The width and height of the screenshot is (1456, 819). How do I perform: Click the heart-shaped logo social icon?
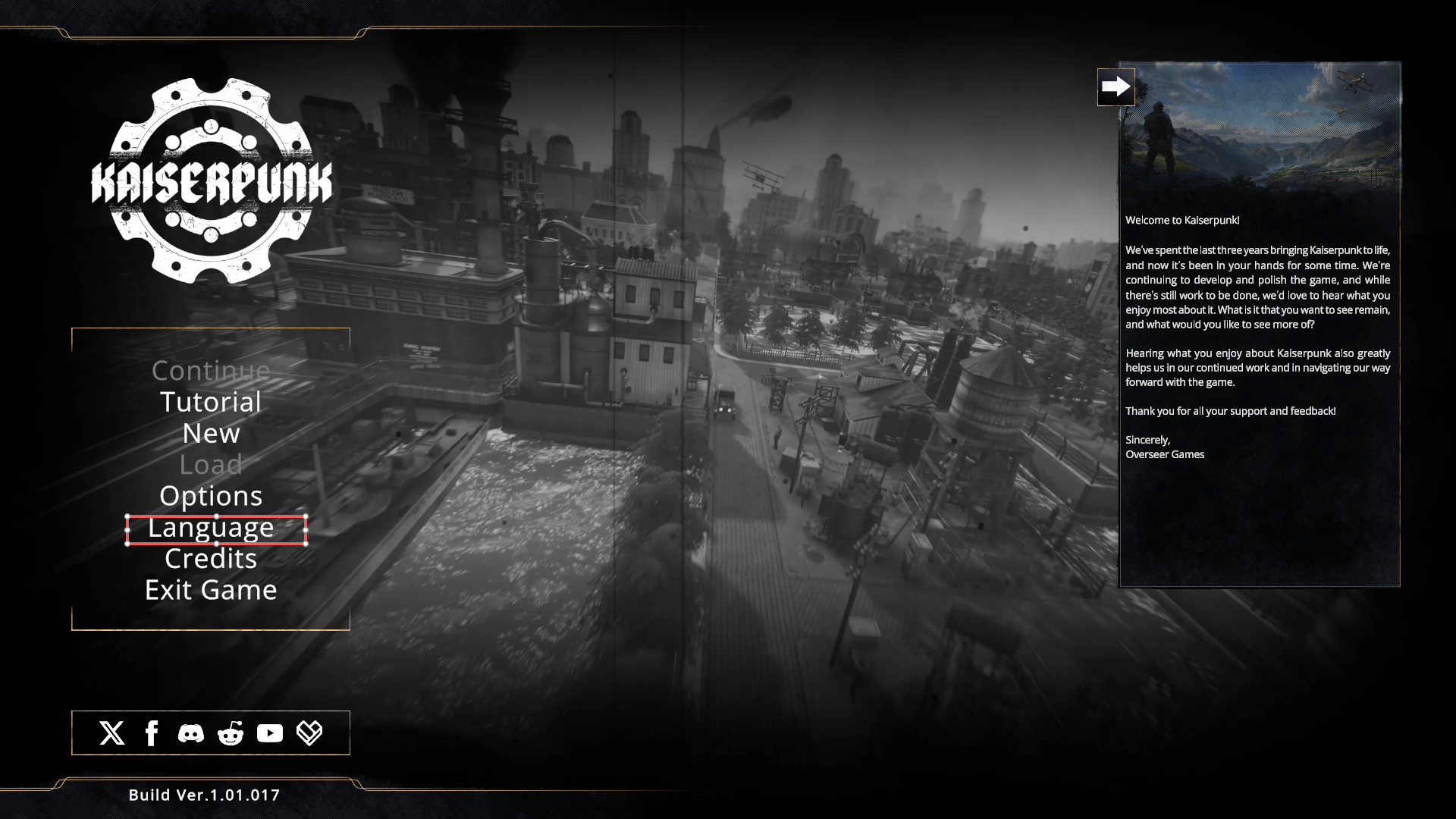coord(309,733)
